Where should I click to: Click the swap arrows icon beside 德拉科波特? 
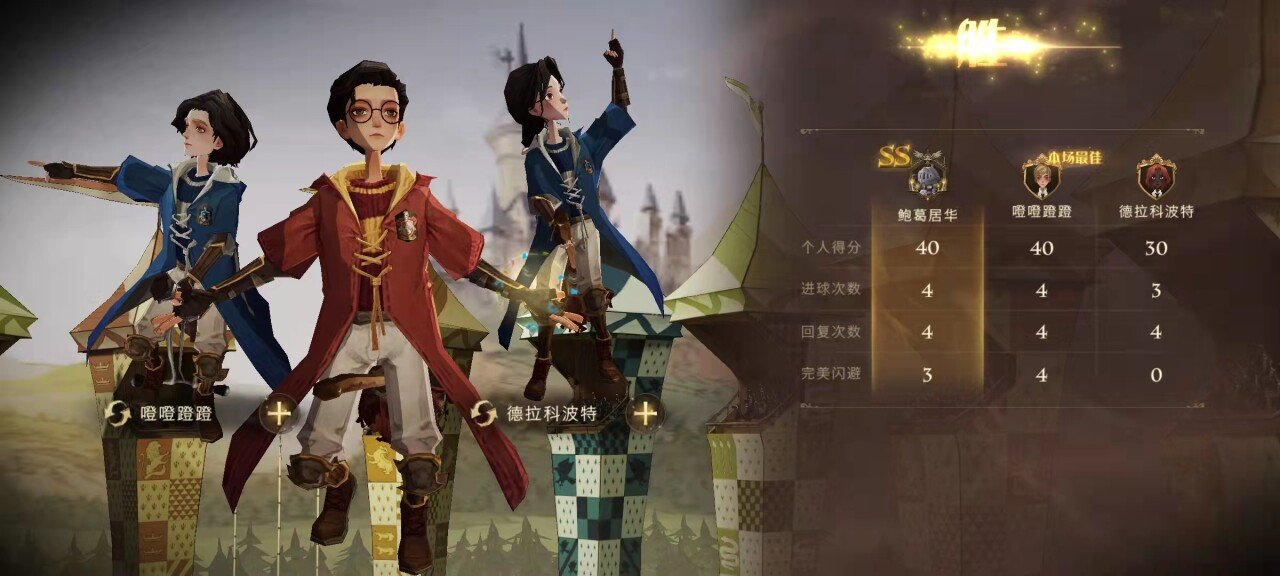[484, 412]
